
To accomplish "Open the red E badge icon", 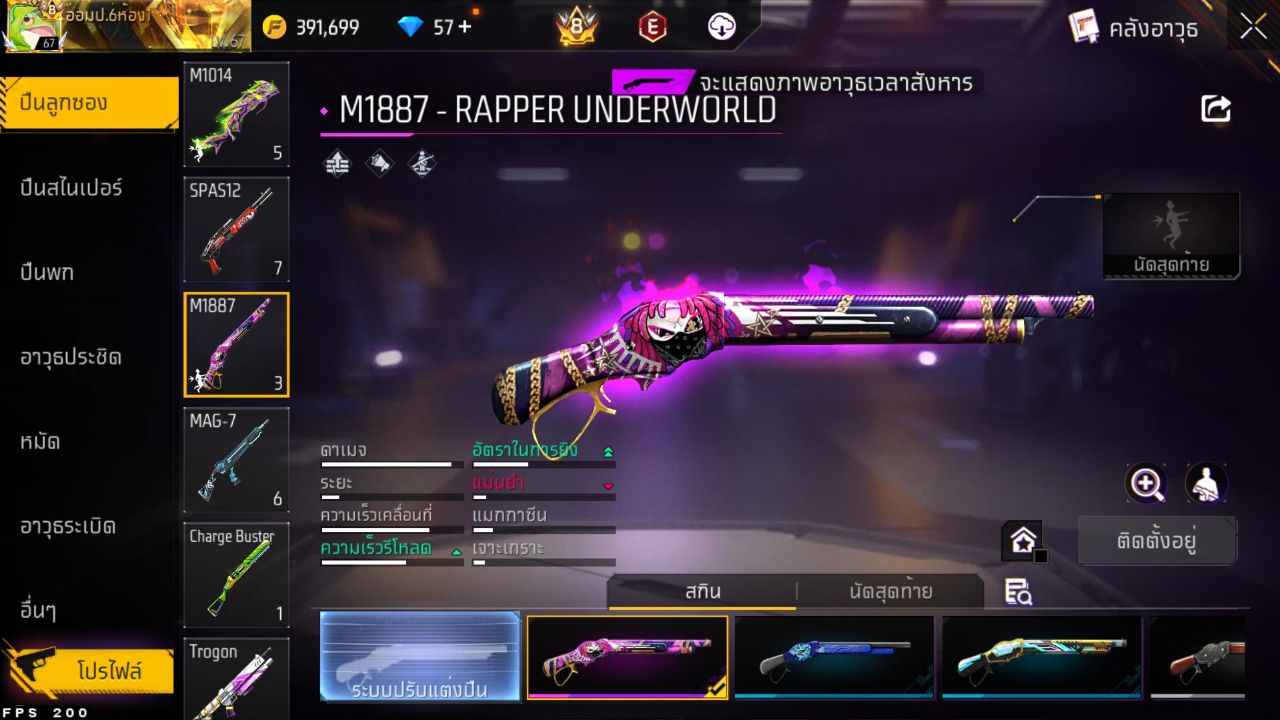I will pos(651,28).
